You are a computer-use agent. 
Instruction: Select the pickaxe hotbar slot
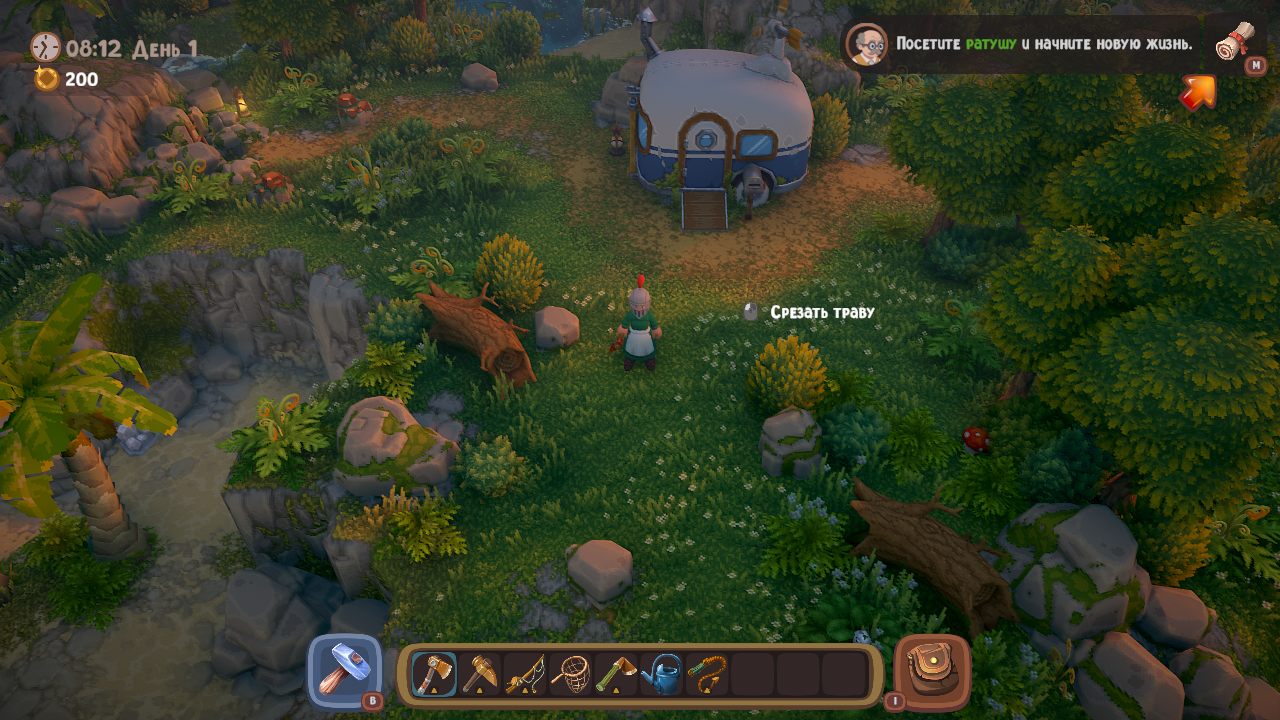(x=480, y=675)
